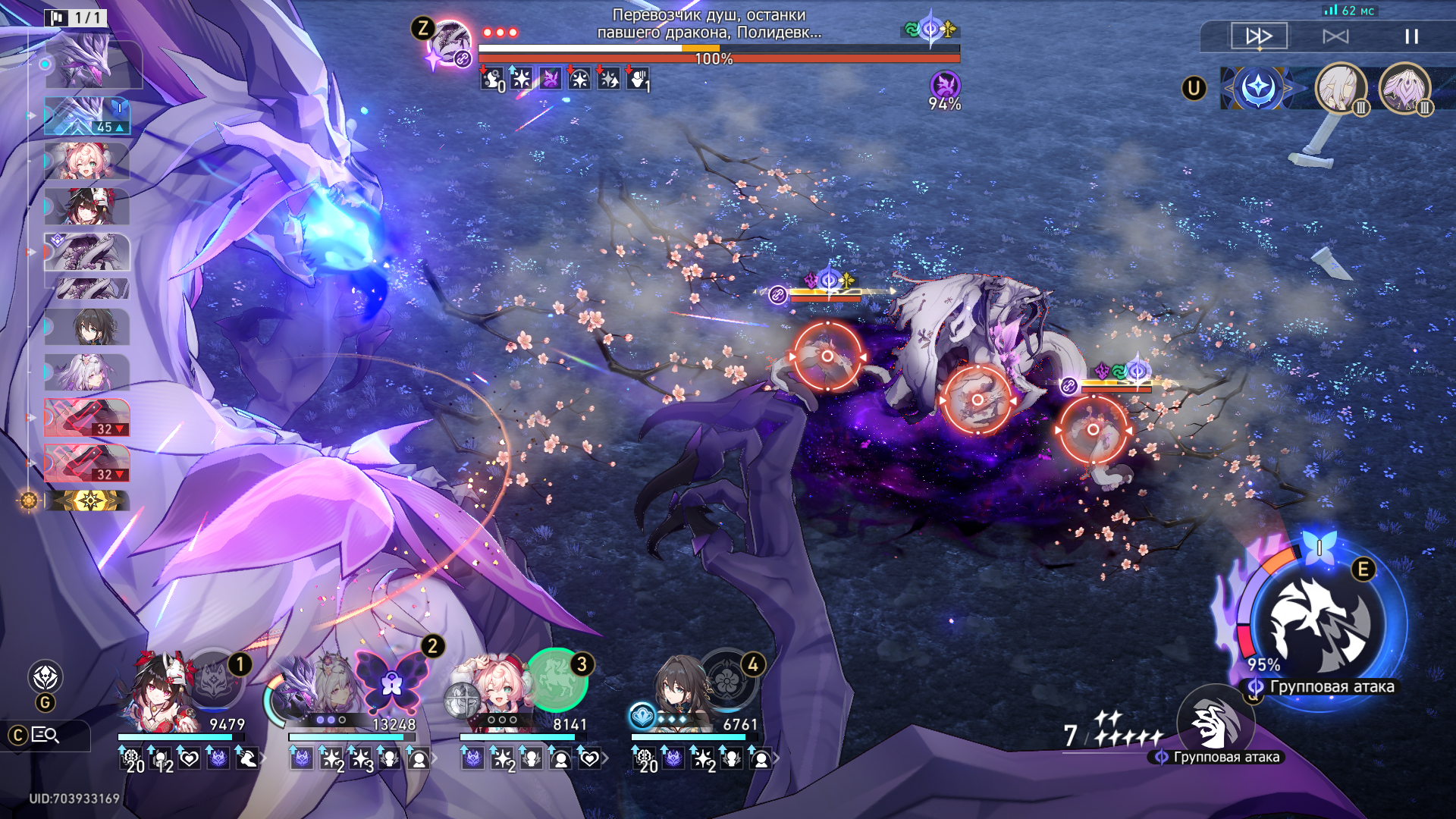Viewport: 1456px width, 819px height.
Task: Toggle the auto-battle button
Action: coord(1335,36)
